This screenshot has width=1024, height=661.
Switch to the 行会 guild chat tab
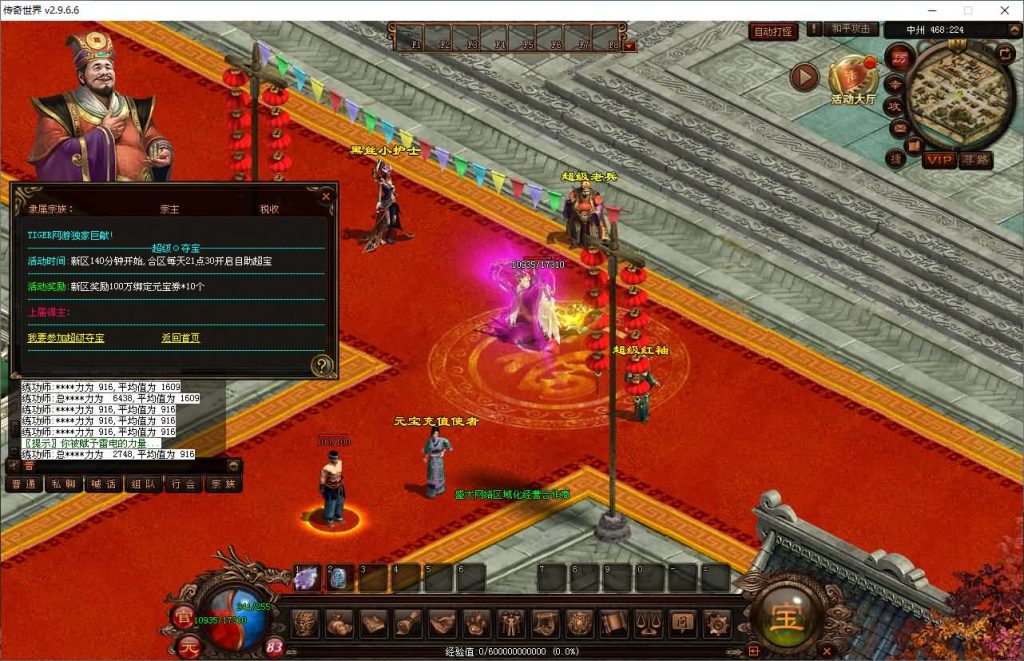coord(184,484)
